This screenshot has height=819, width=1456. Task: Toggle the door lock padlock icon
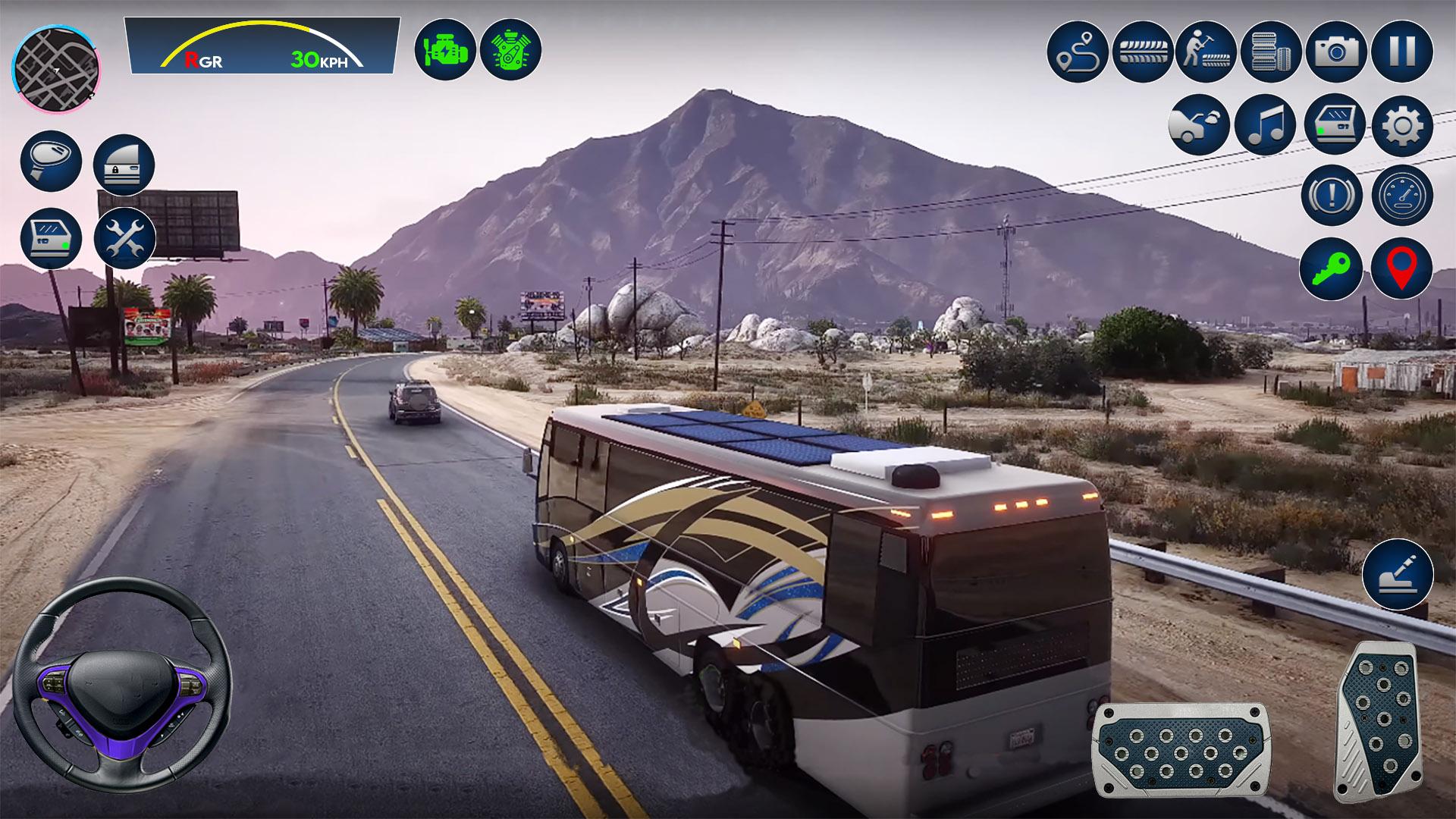(x=124, y=165)
